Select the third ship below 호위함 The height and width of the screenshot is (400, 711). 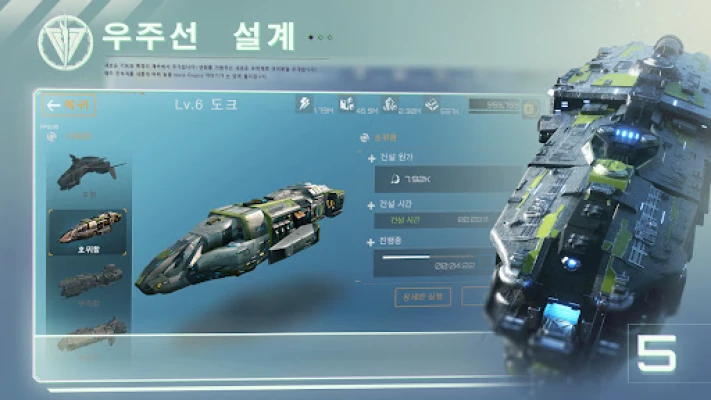pyautogui.click(x=88, y=286)
